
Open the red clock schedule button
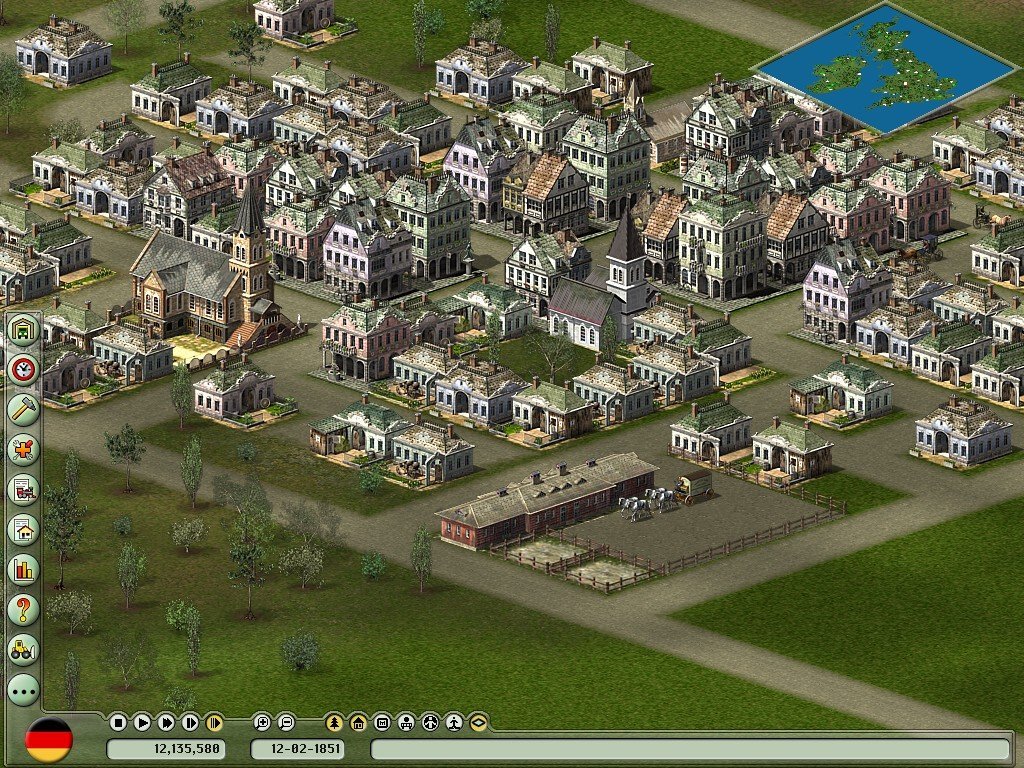22,370
